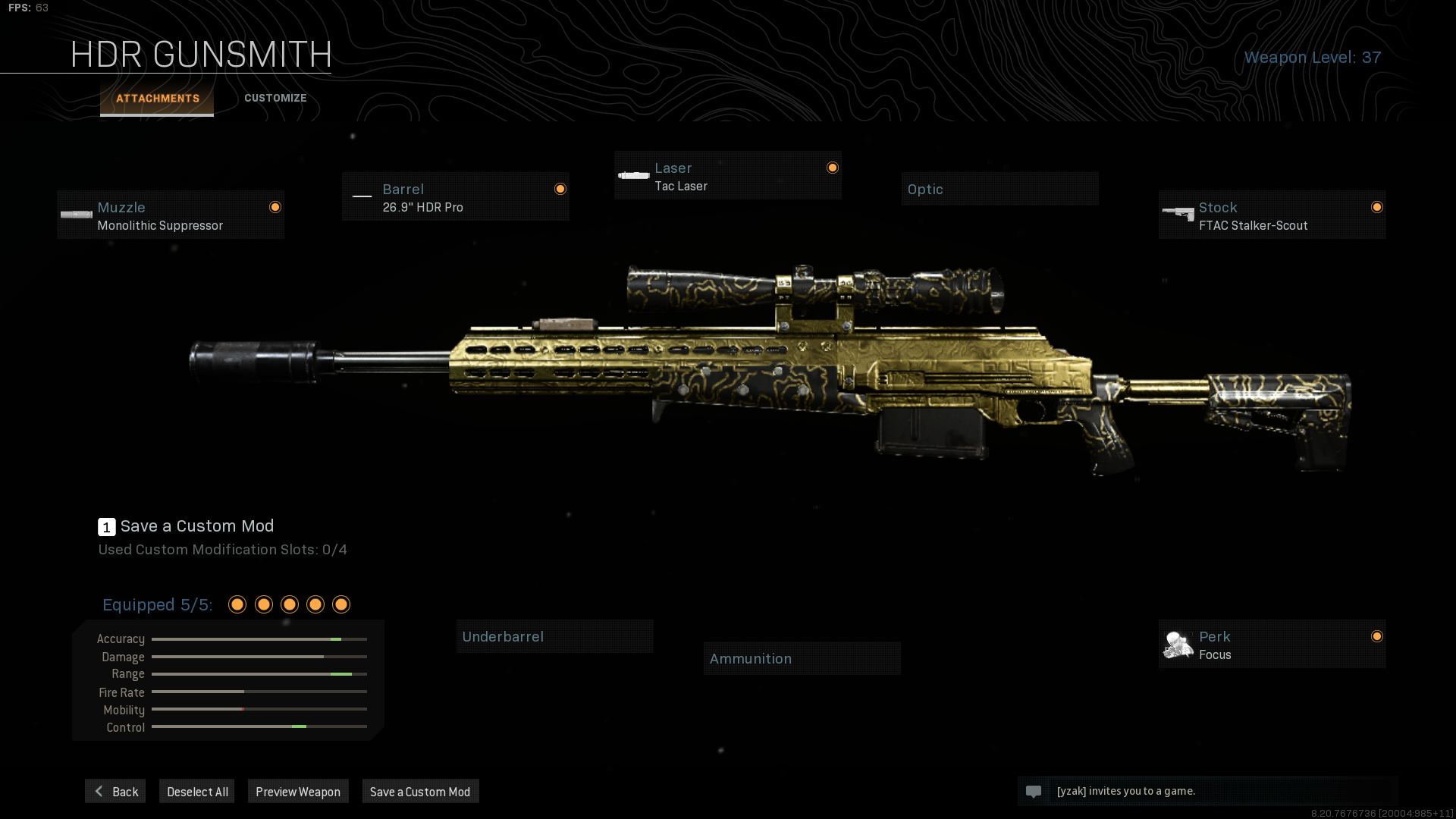Click the first equipped attachment dot
The height and width of the screenshot is (819, 1456).
[x=237, y=604]
